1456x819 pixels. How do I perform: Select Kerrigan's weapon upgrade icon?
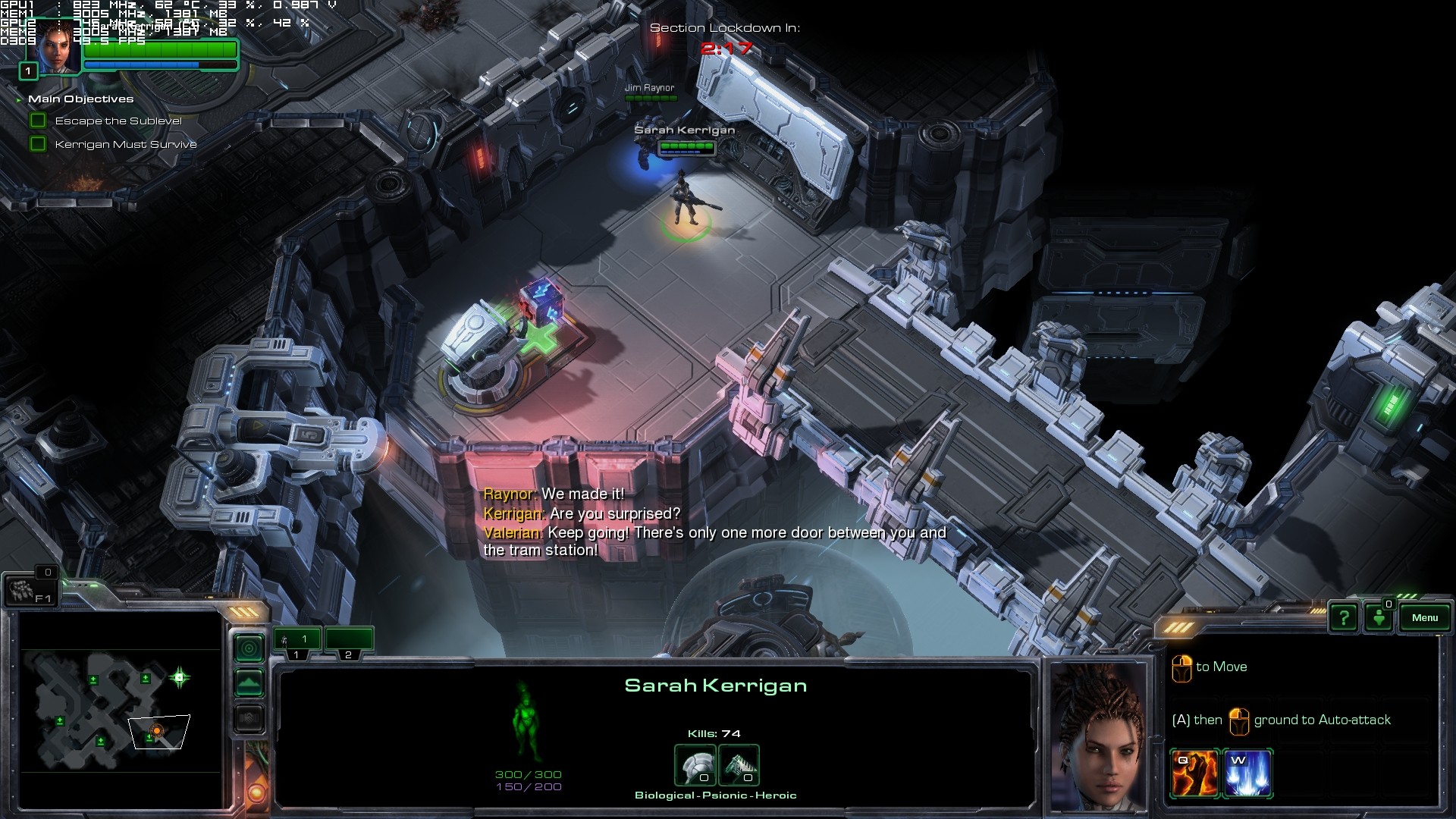click(x=739, y=766)
